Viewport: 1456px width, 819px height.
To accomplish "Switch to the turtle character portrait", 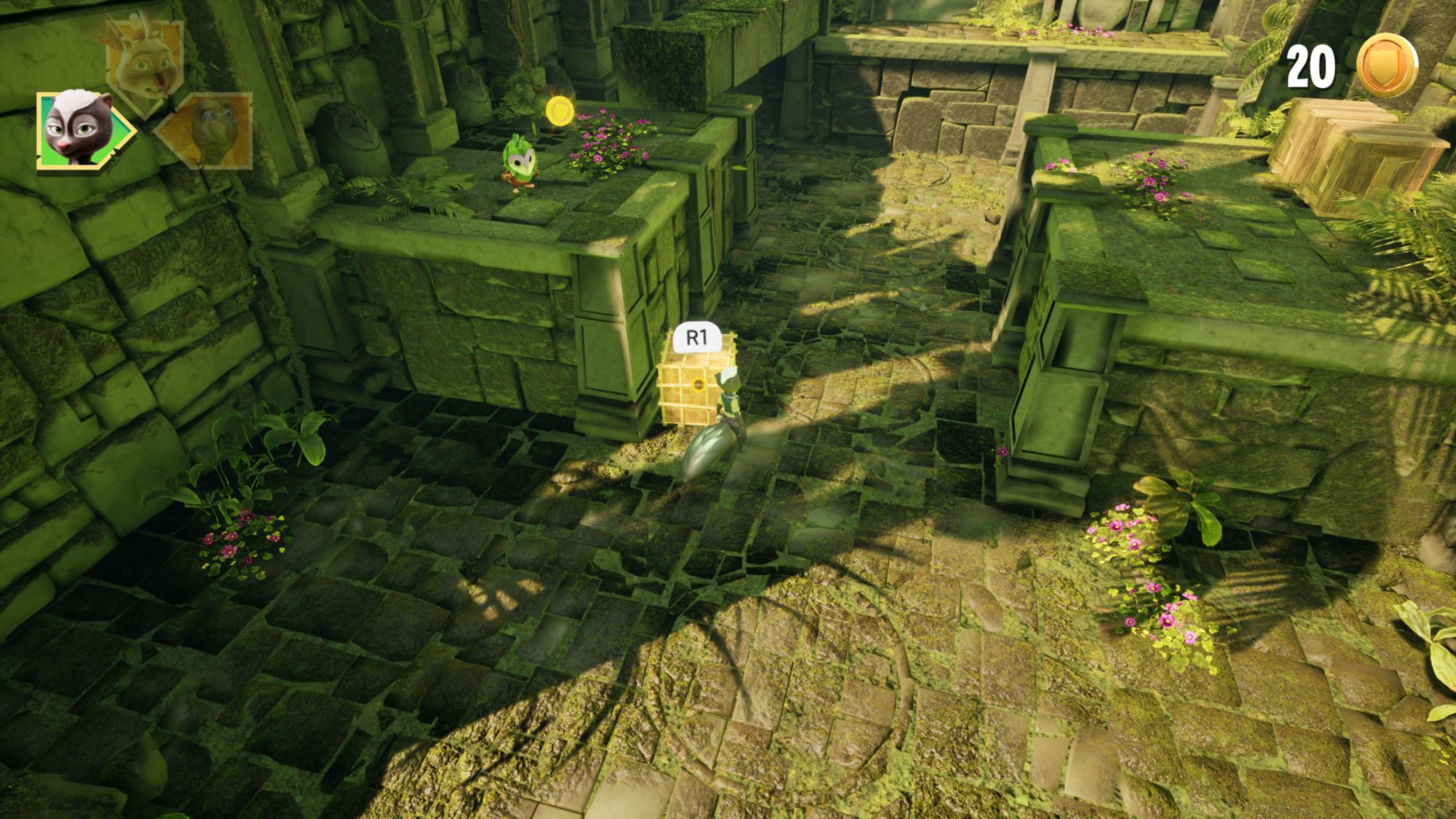I will point(207,130).
